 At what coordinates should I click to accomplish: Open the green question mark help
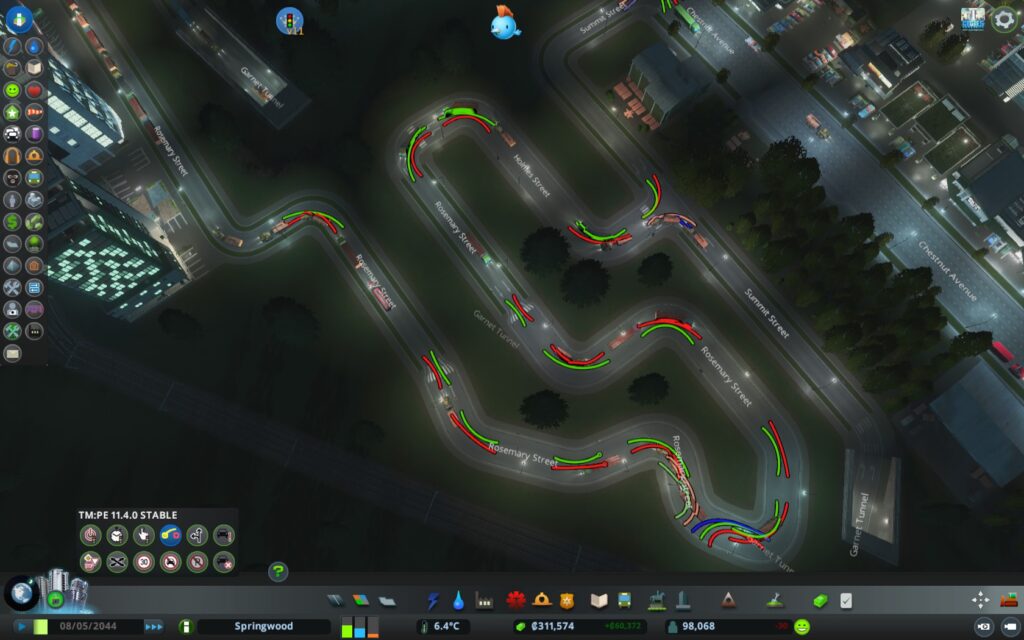pyautogui.click(x=278, y=572)
